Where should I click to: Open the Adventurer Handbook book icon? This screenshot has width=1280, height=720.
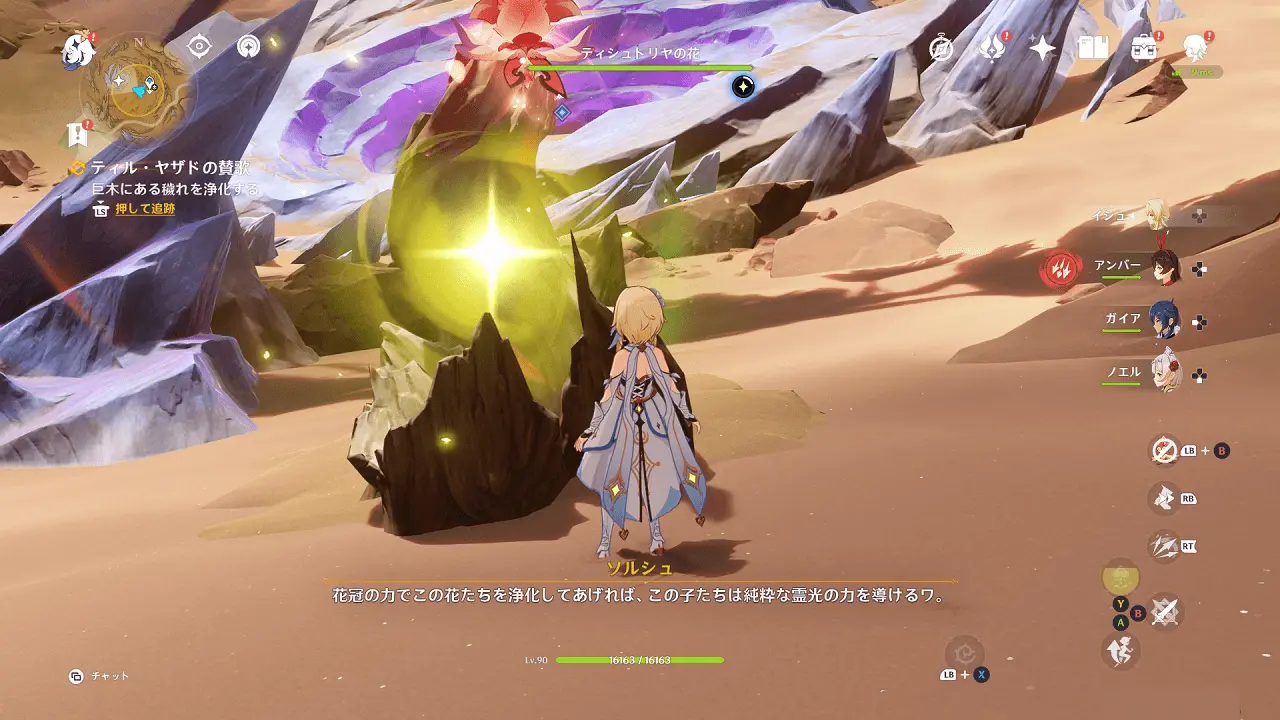click(1093, 47)
